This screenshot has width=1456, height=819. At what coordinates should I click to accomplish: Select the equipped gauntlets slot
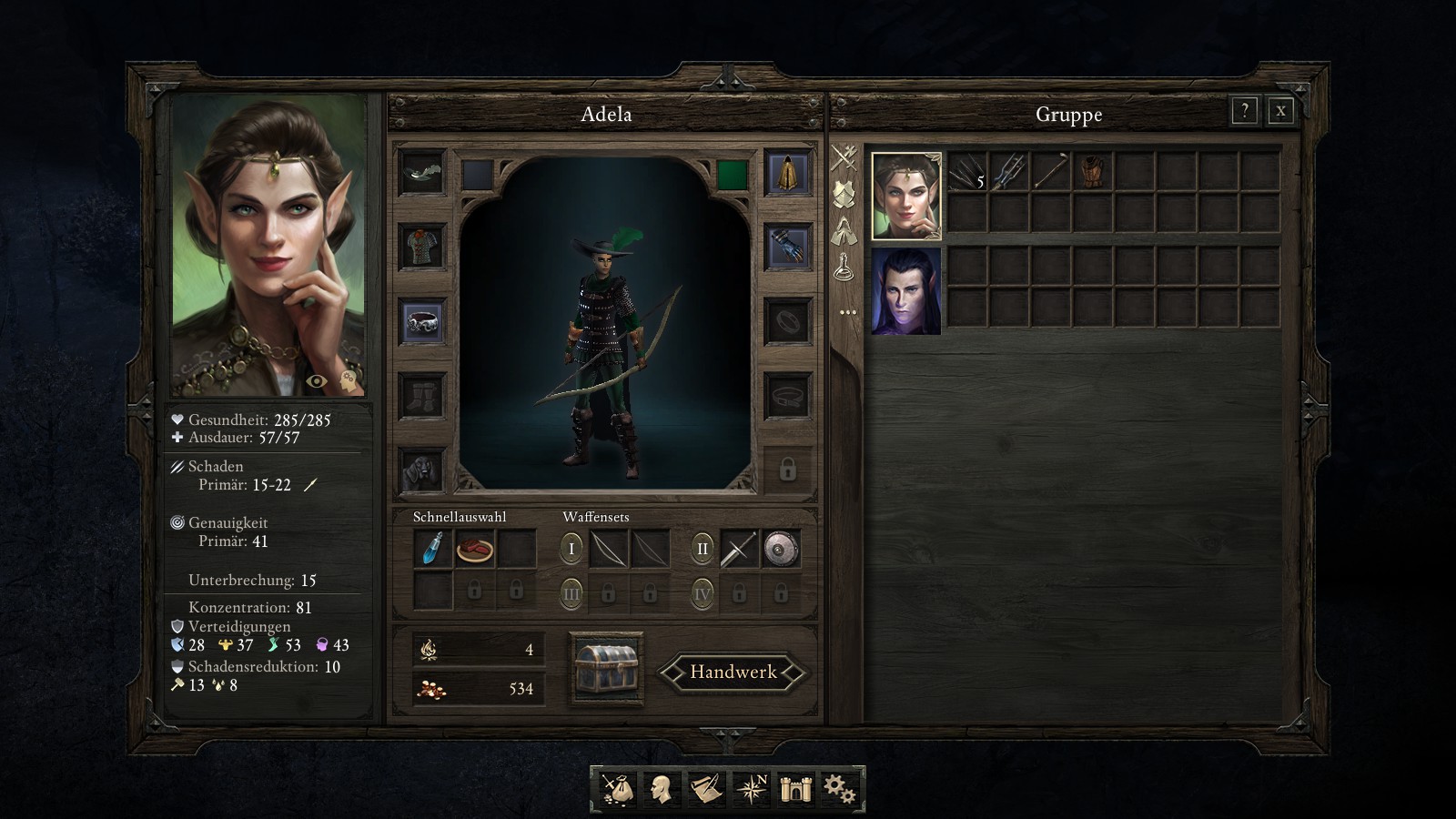pyautogui.click(x=787, y=247)
